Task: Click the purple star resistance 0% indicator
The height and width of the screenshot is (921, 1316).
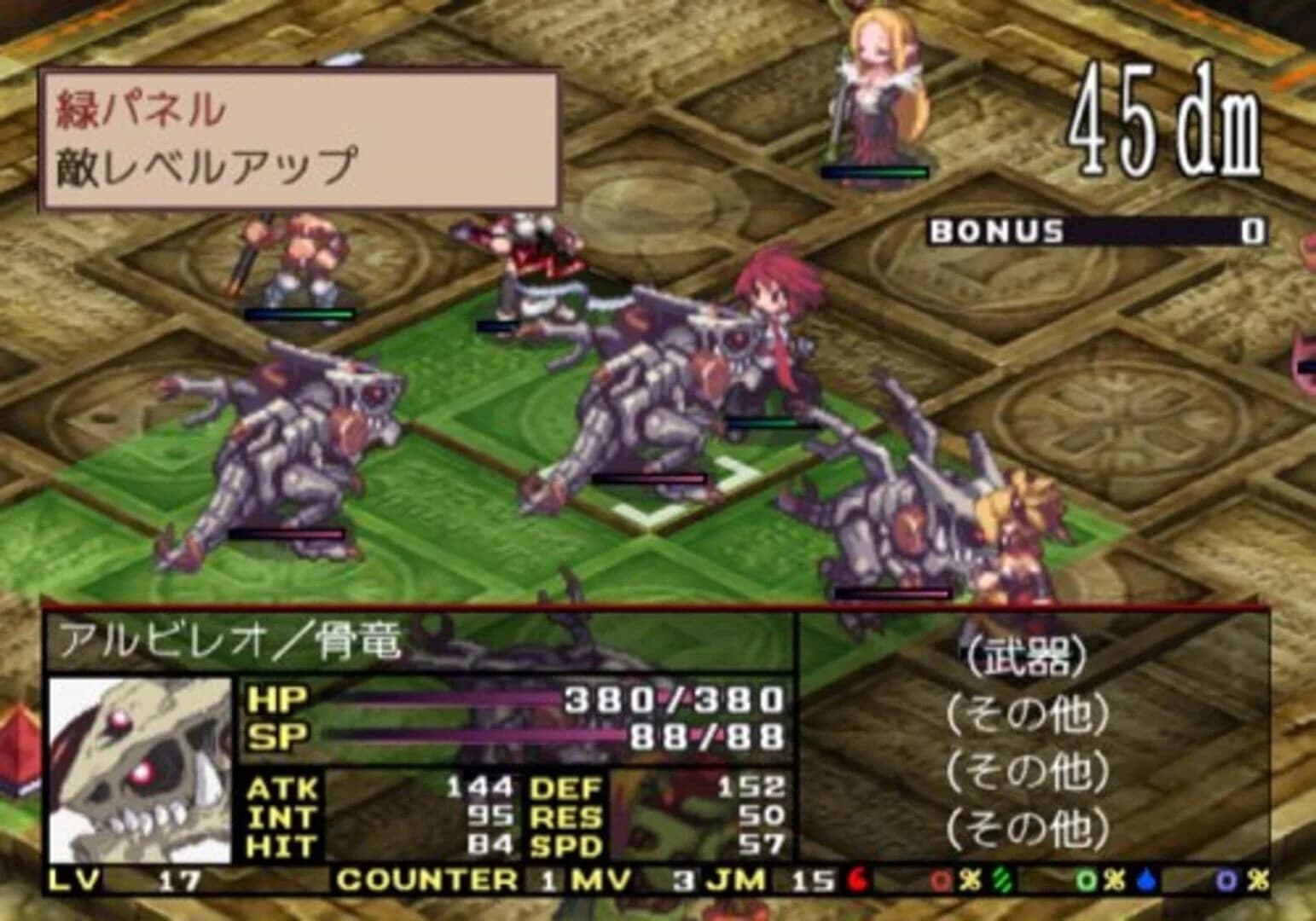Action: click(1241, 882)
